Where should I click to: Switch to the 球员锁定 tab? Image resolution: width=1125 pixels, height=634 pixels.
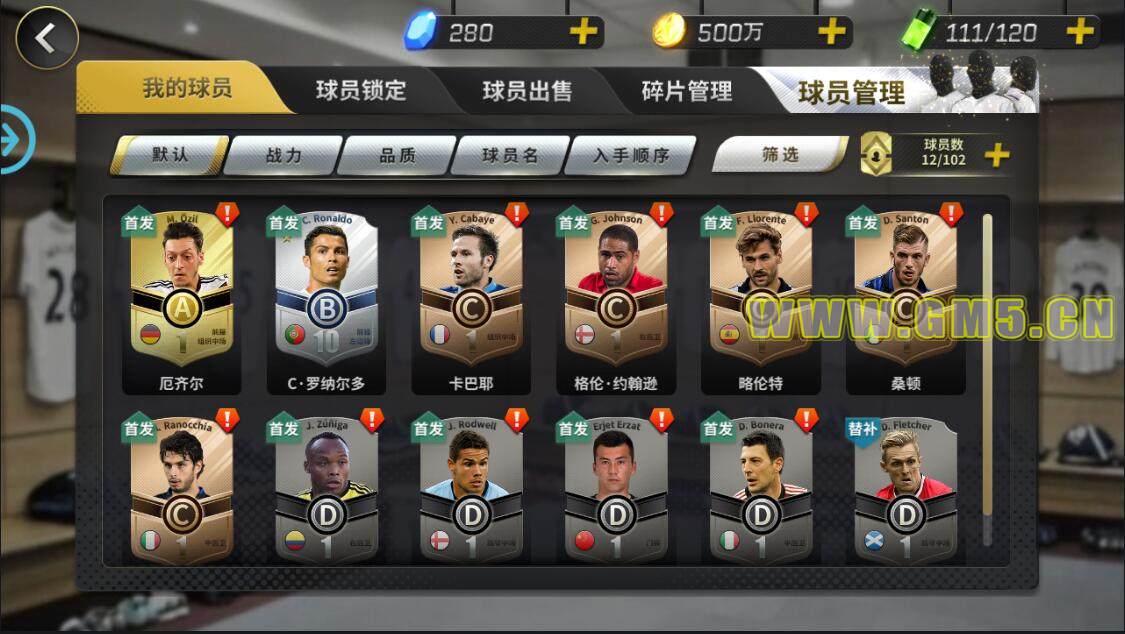coord(361,90)
